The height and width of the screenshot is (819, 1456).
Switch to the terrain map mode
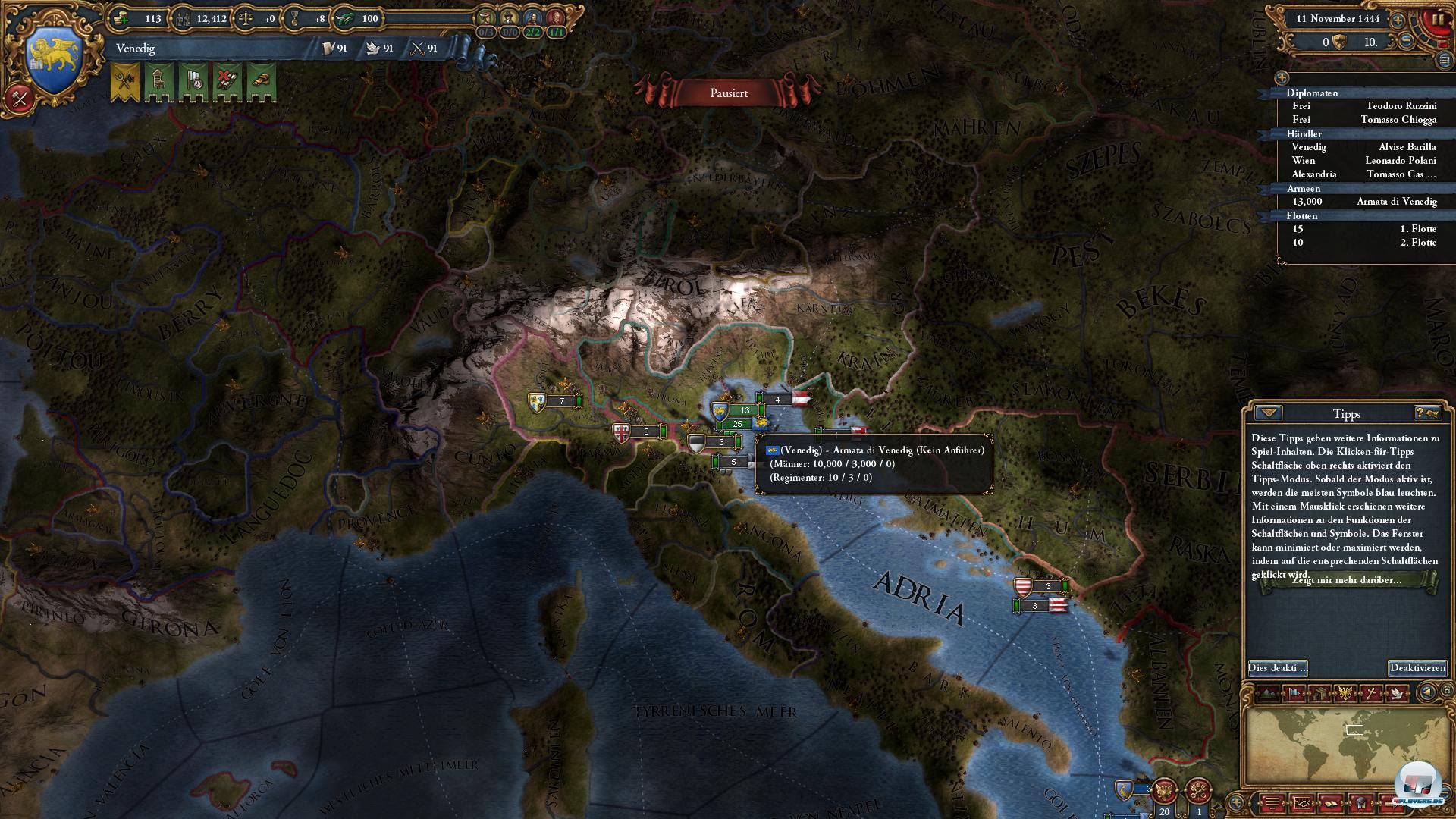point(1268,694)
